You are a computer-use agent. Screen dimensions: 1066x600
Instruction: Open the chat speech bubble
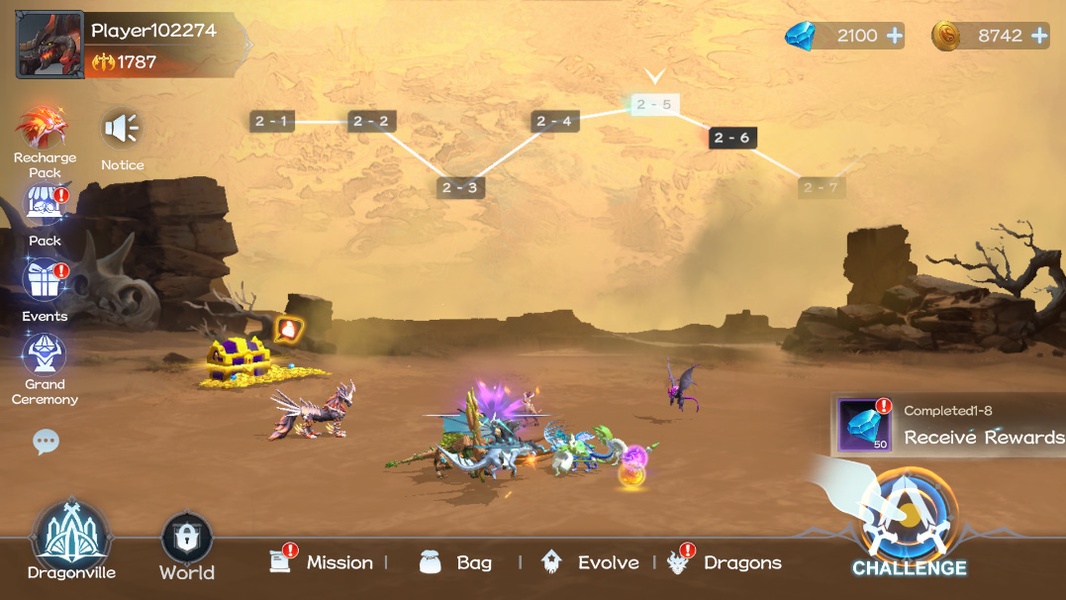pos(46,441)
